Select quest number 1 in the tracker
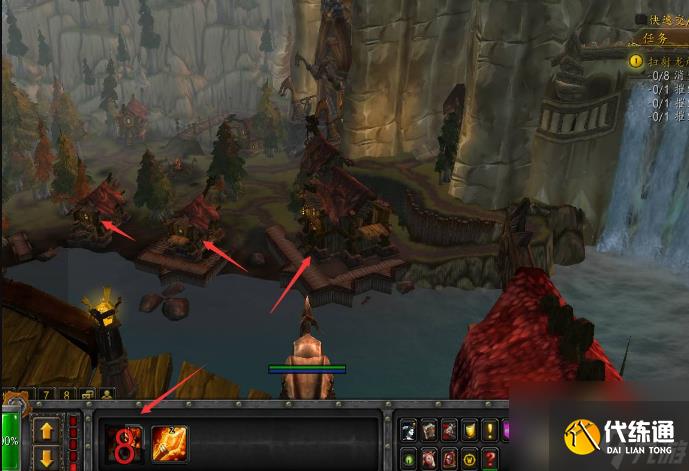This screenshot has width=689, height=471. pyautogui.click(x=636, y=61)
